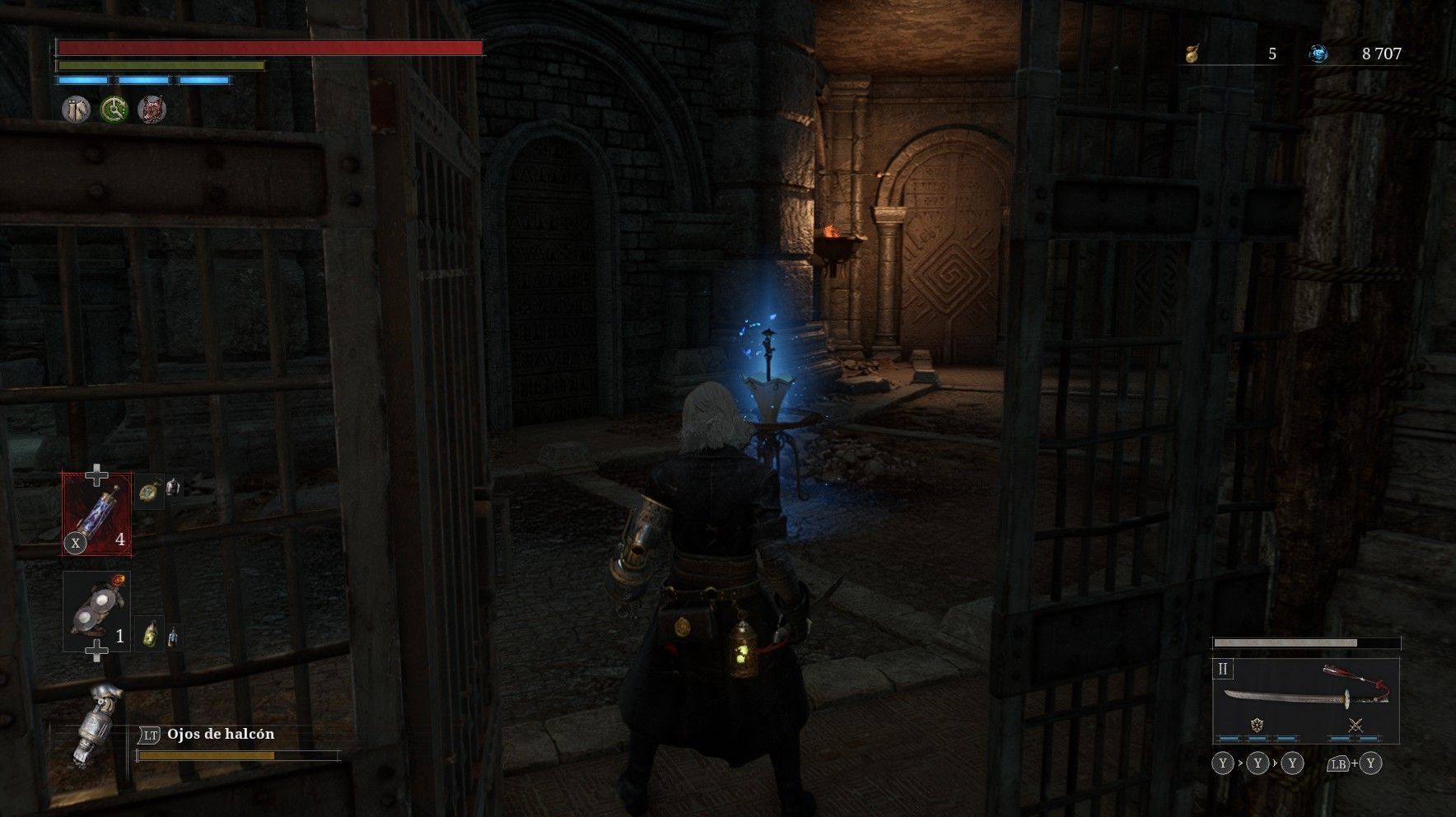Click the gold coin fruit icon
This screenshot has width=1456, height=817.
click(x=1191, y=54)
